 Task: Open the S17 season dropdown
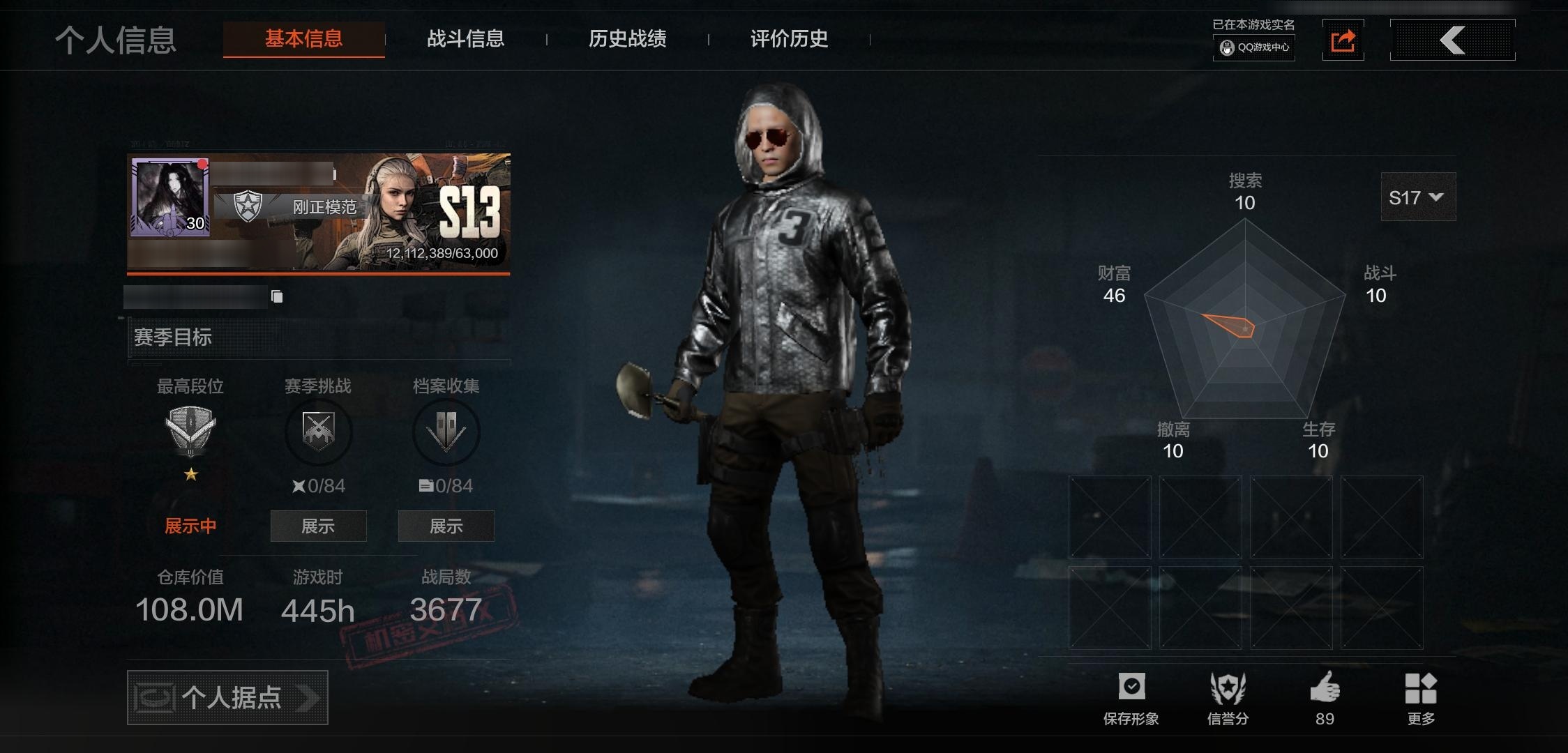(1417, 197)
